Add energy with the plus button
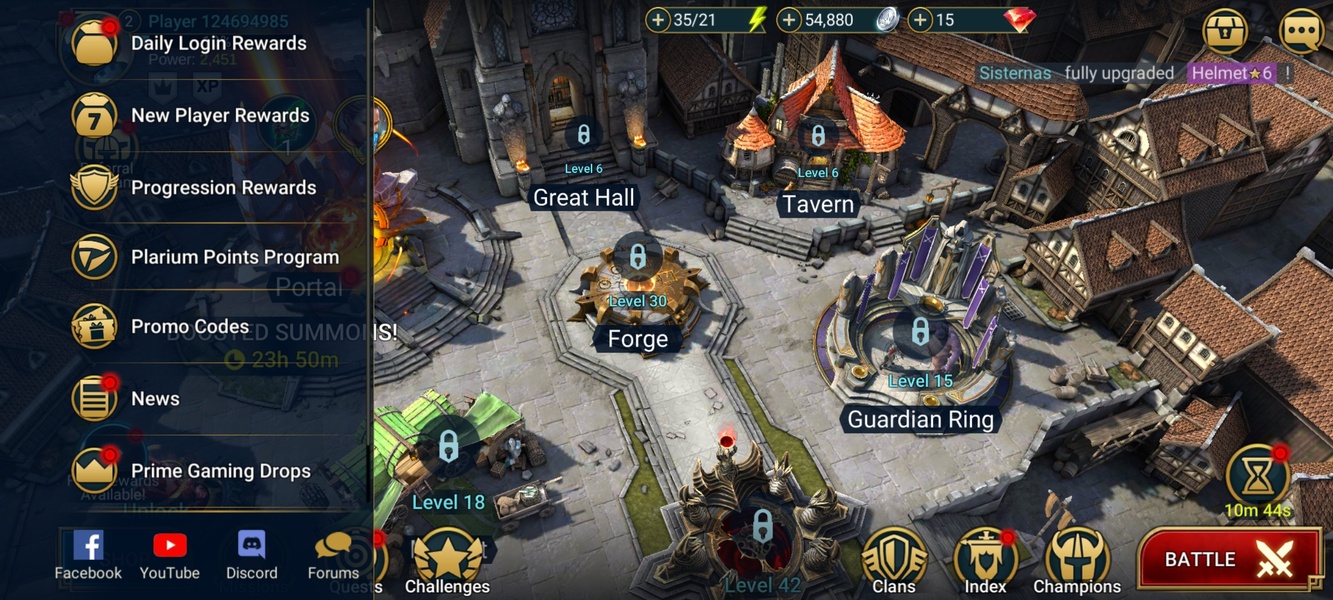 pyautogui.click(x=658, y=20)
